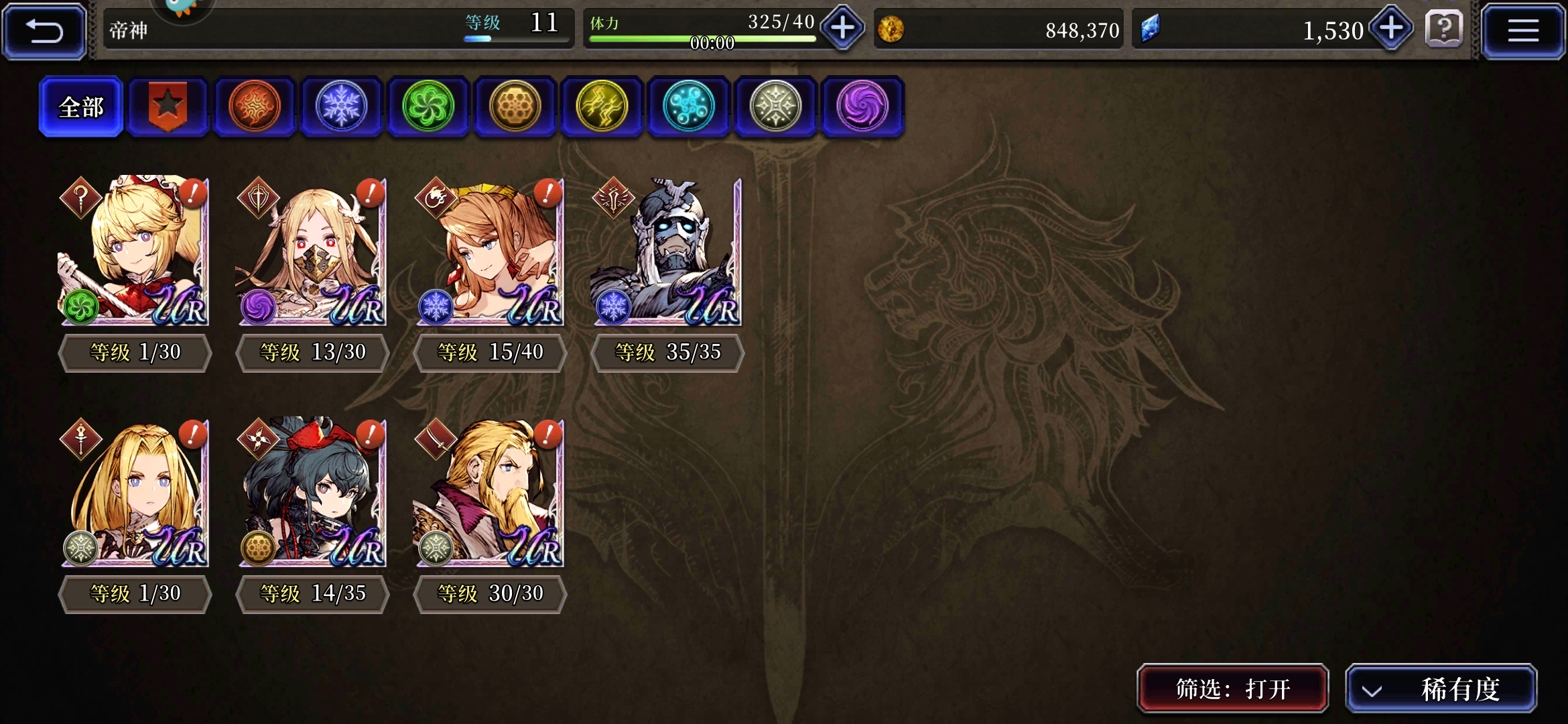Select the light element filter icon
Viewport: 1568px width, 724px height.
tap(775, 106)
